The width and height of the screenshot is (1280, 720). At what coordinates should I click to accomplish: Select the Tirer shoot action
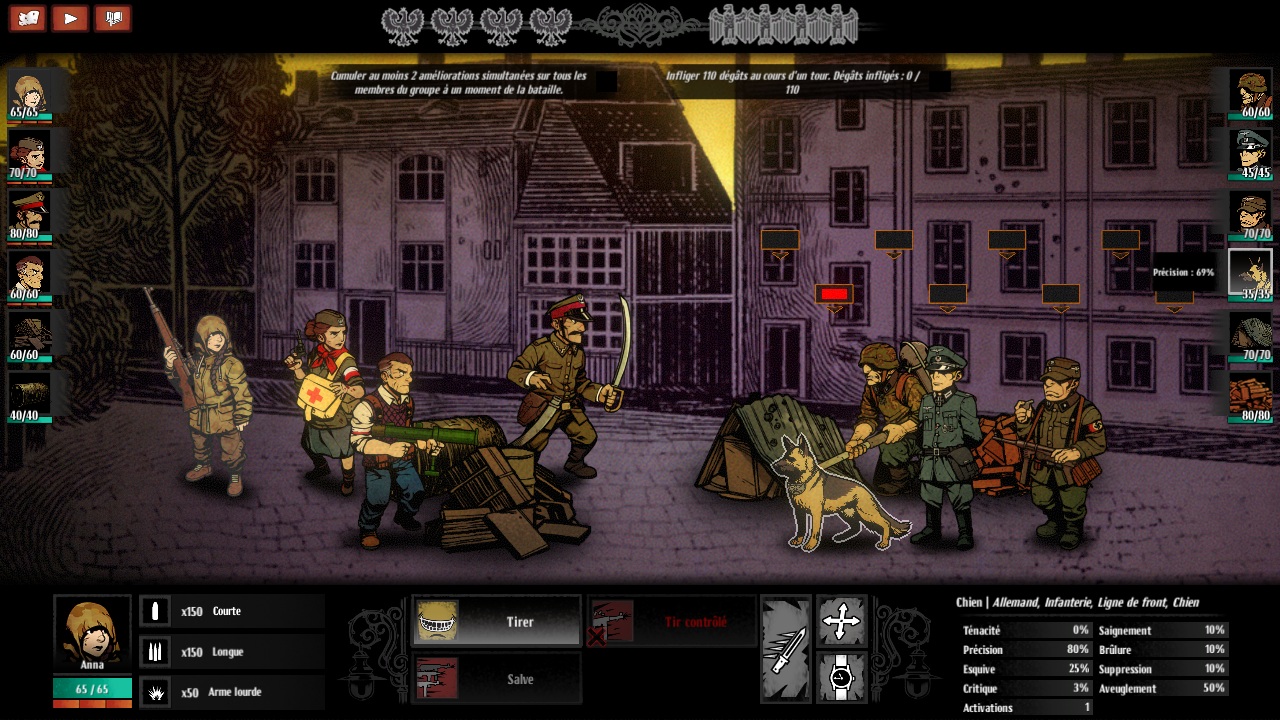click(x=496, y=621)
